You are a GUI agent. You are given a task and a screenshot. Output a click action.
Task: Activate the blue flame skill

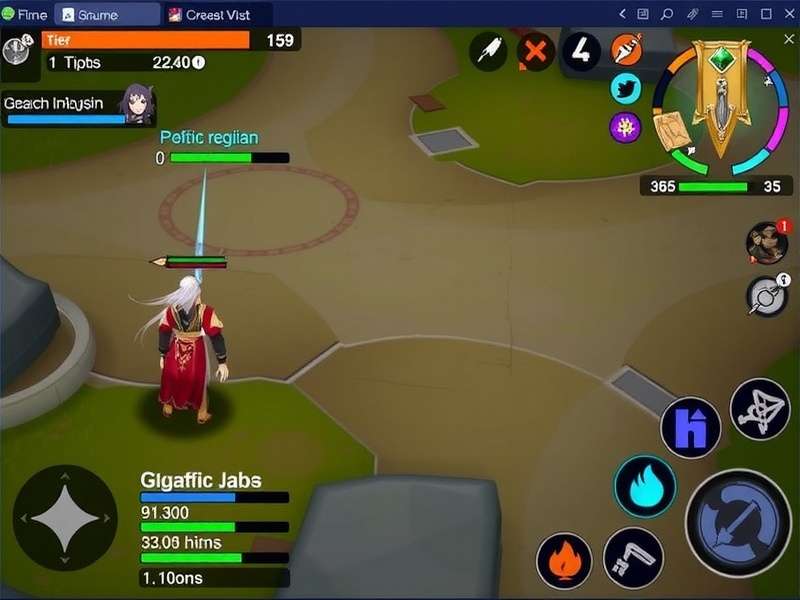(644, 486)
